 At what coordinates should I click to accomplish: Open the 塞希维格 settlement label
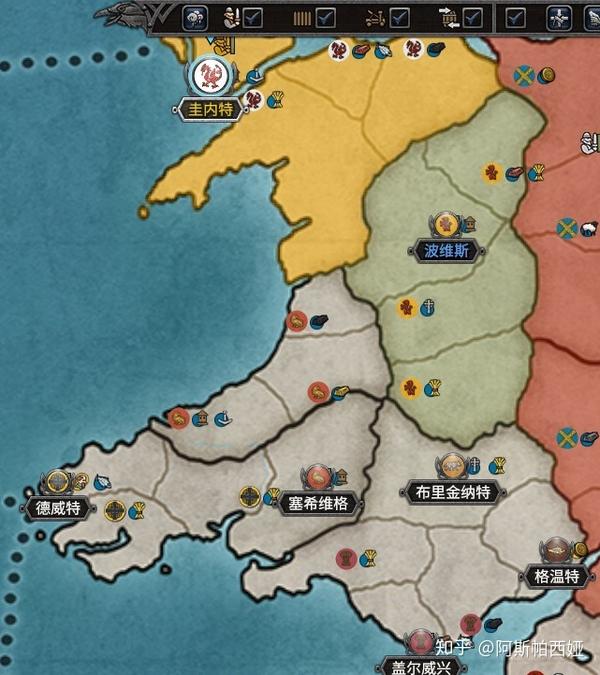(318, 503)
